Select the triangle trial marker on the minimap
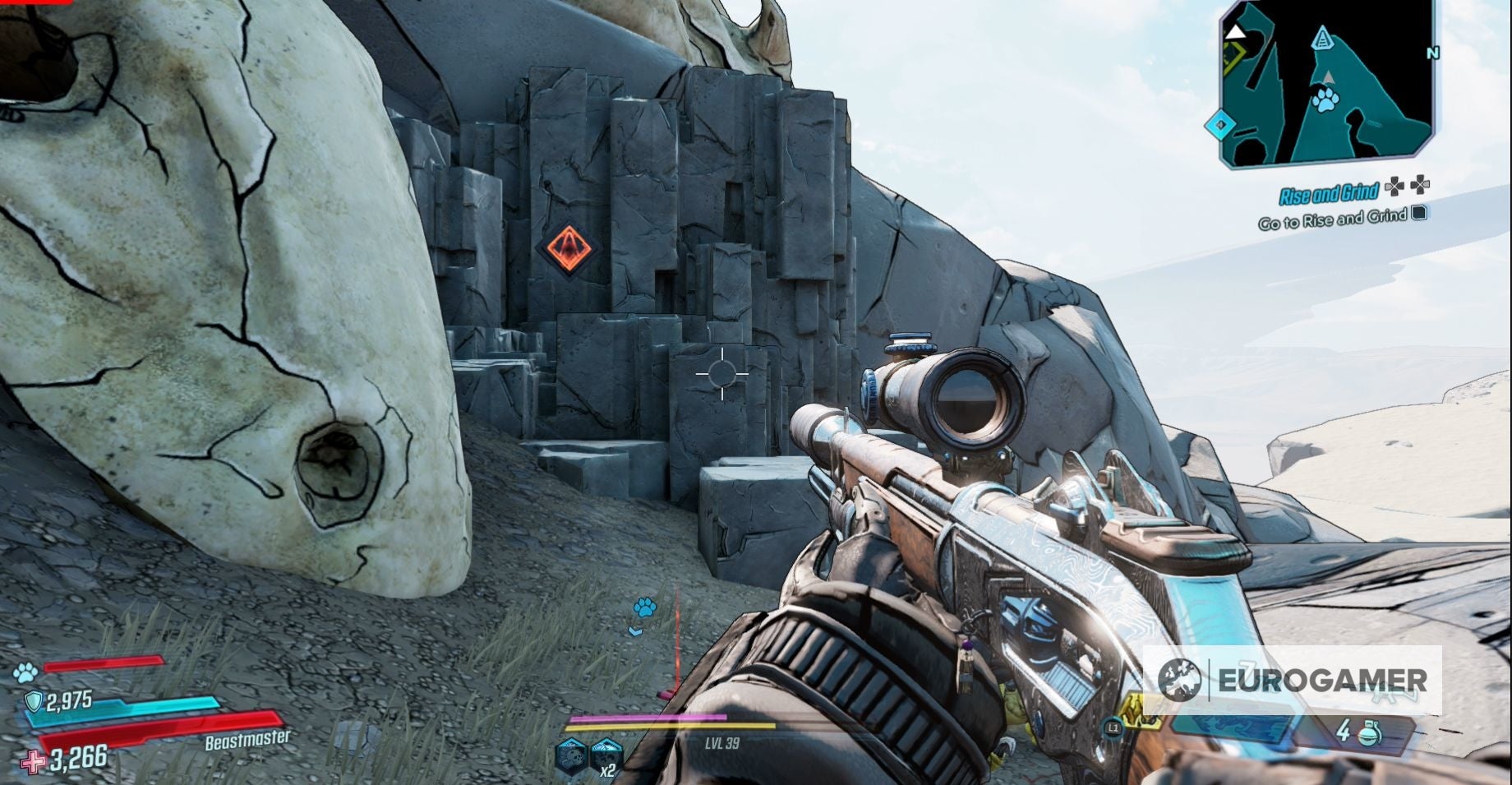The image size is (1512, 785). click(x=1323, y=40)
